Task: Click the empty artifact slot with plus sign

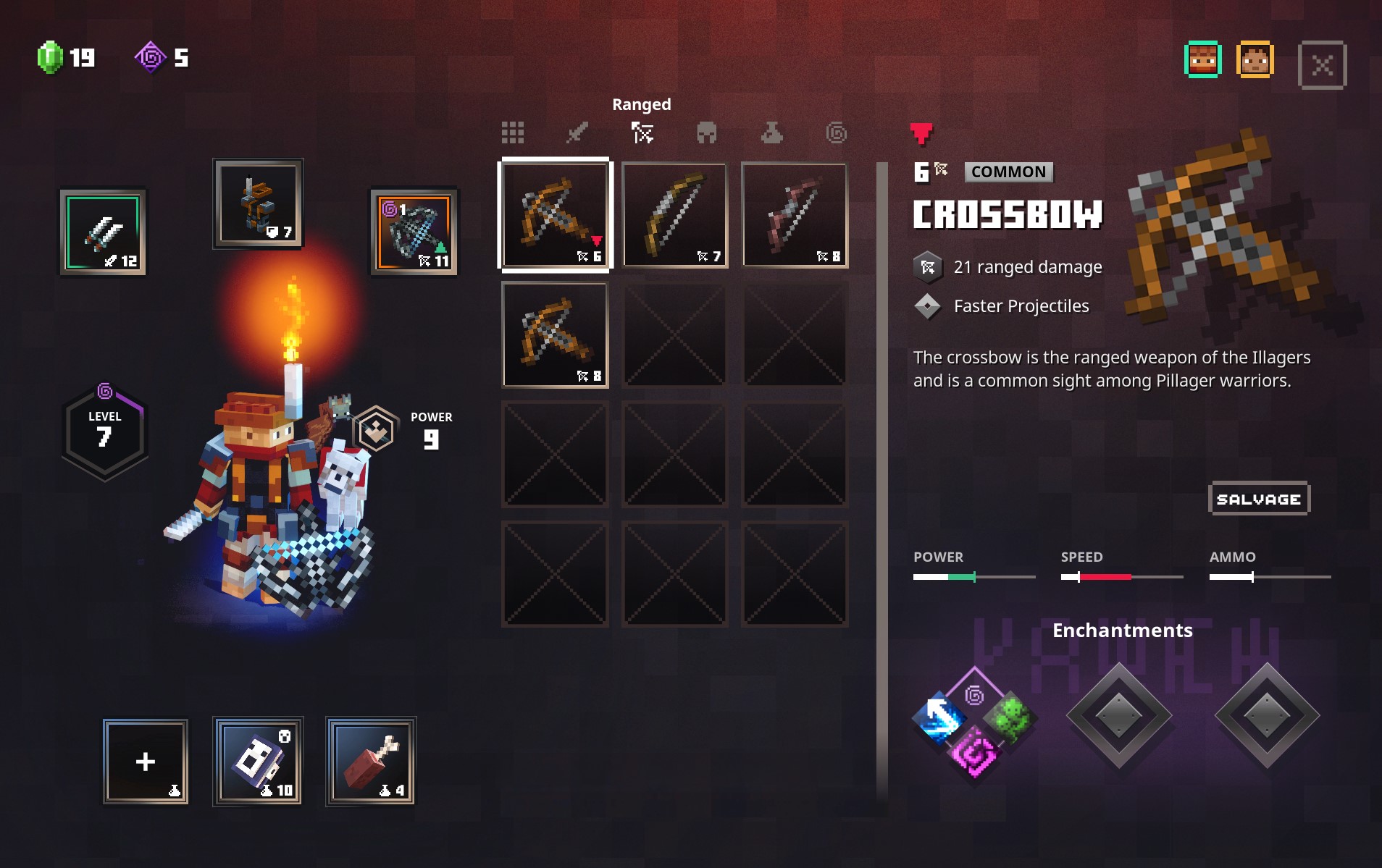Action: pos(146,761)
